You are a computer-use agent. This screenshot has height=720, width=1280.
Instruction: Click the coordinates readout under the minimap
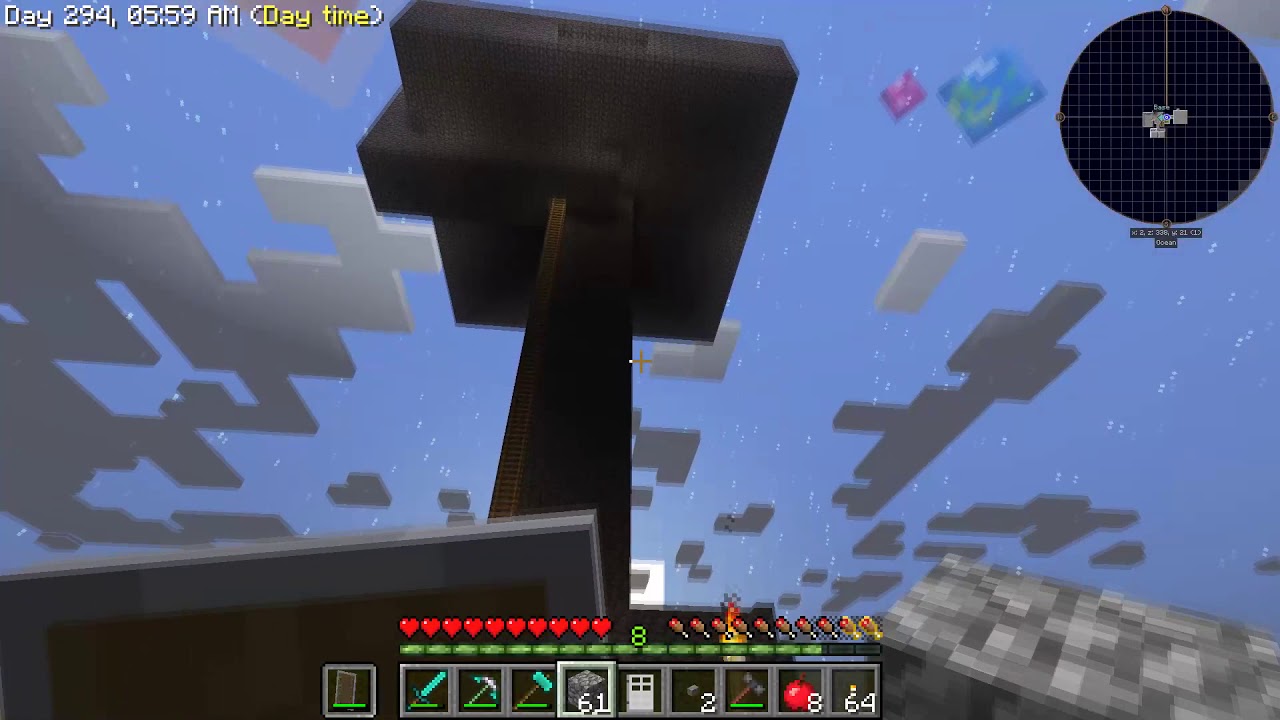pos(1164,231)
